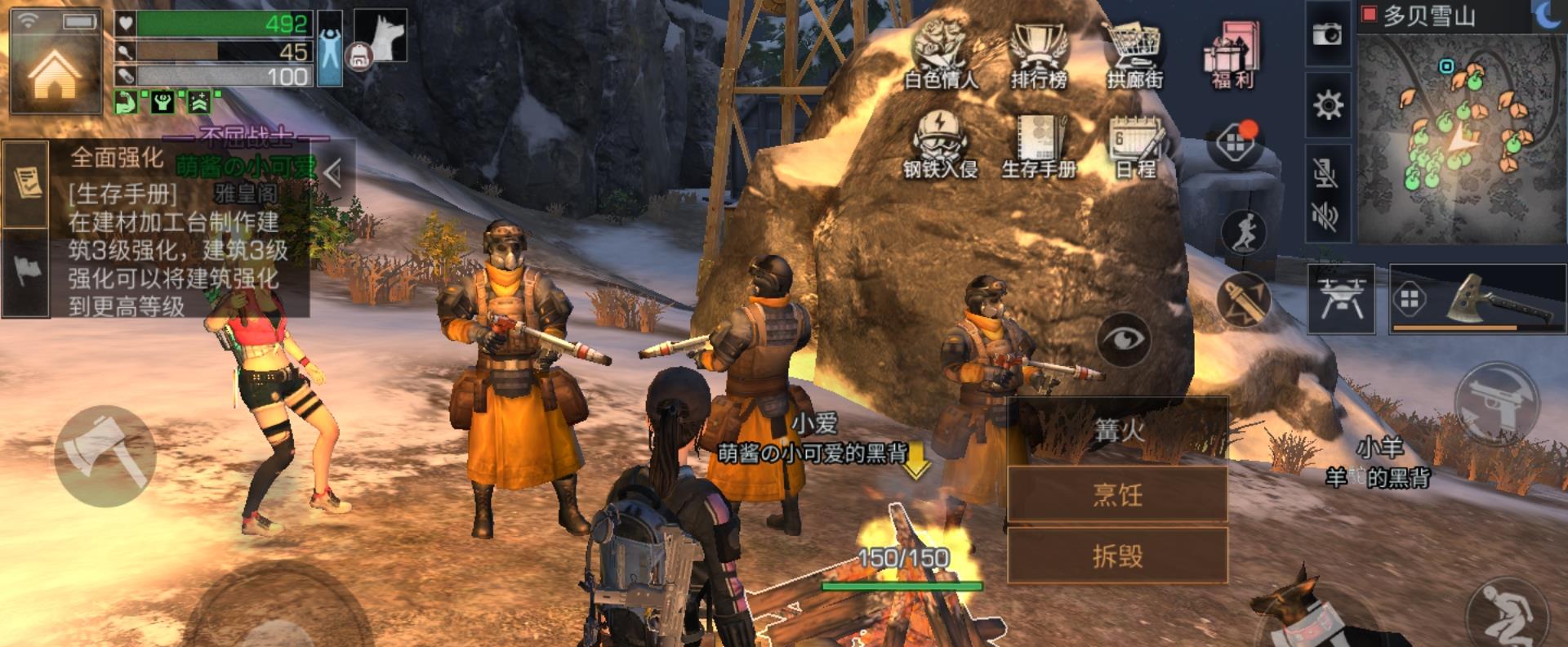The height and width of the screenshot is (647, 1568).
Task: Choose the 拆毁 demolish option
Action: pos(1117,556)
